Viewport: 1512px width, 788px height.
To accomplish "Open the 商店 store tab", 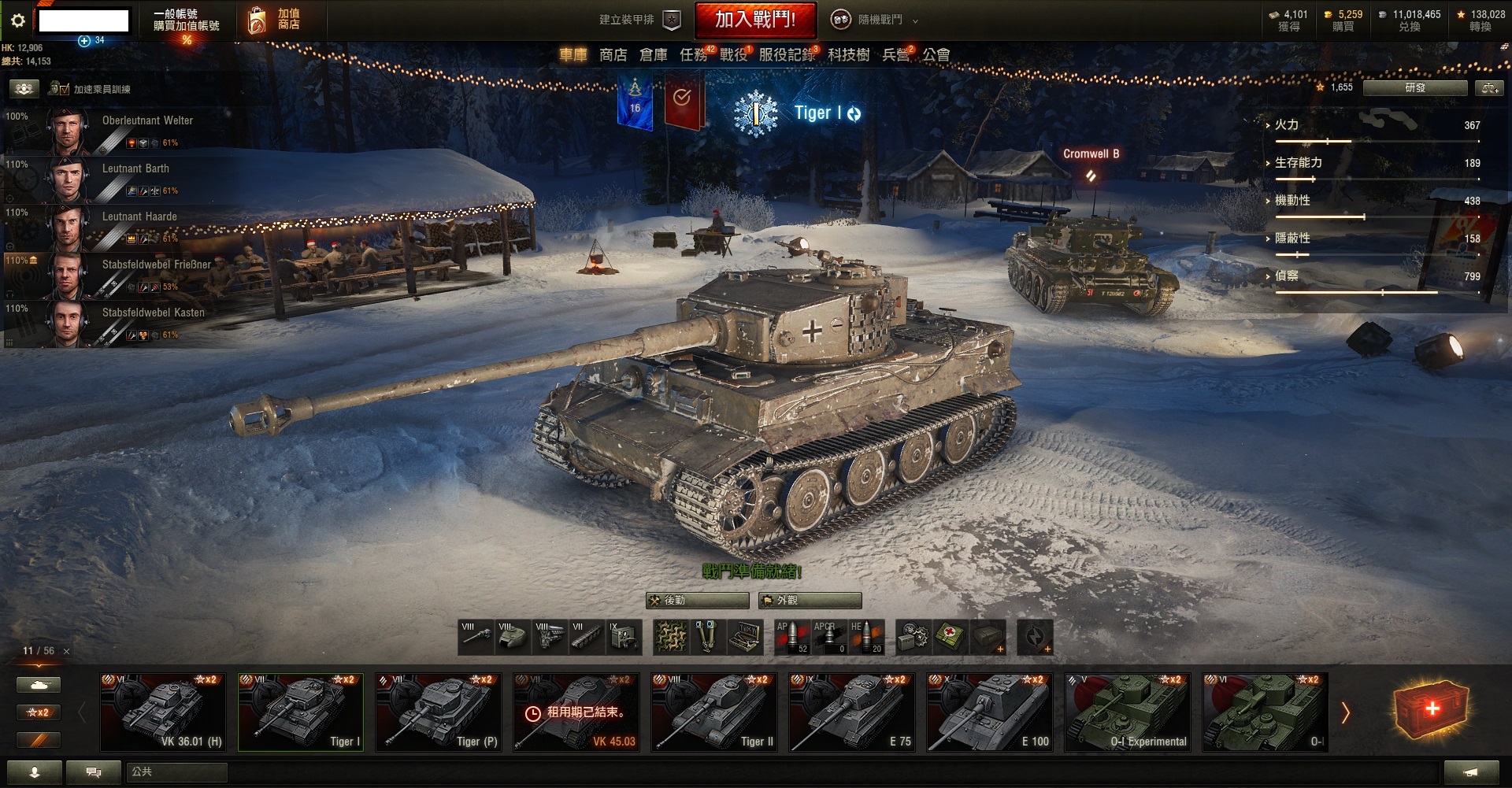I will [x=613, y=55].
